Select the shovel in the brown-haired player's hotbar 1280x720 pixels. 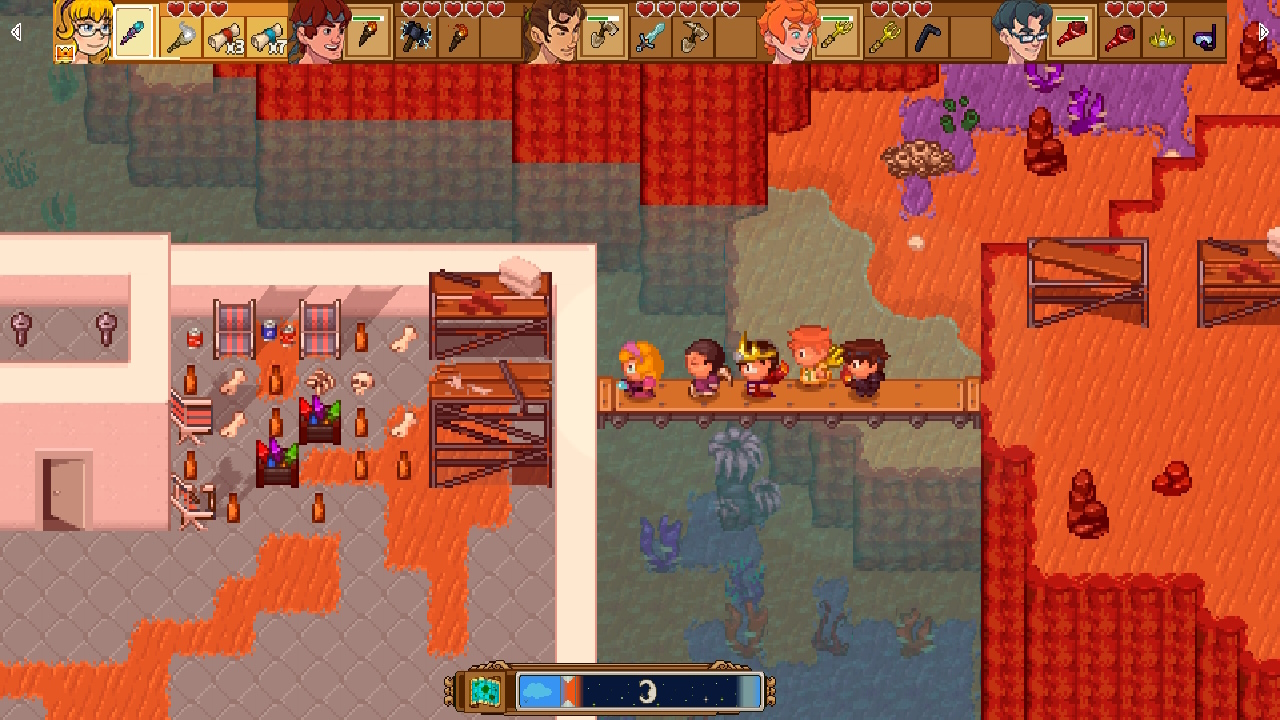(603, 33)
